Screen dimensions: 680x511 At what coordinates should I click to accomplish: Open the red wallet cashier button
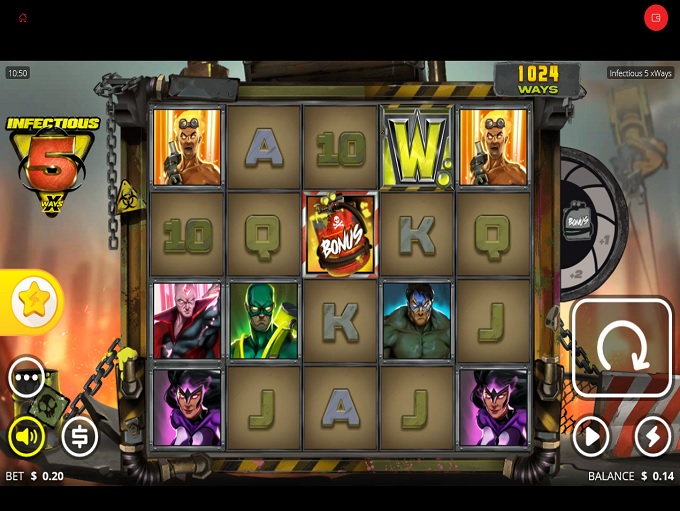(x=656, y=18)
